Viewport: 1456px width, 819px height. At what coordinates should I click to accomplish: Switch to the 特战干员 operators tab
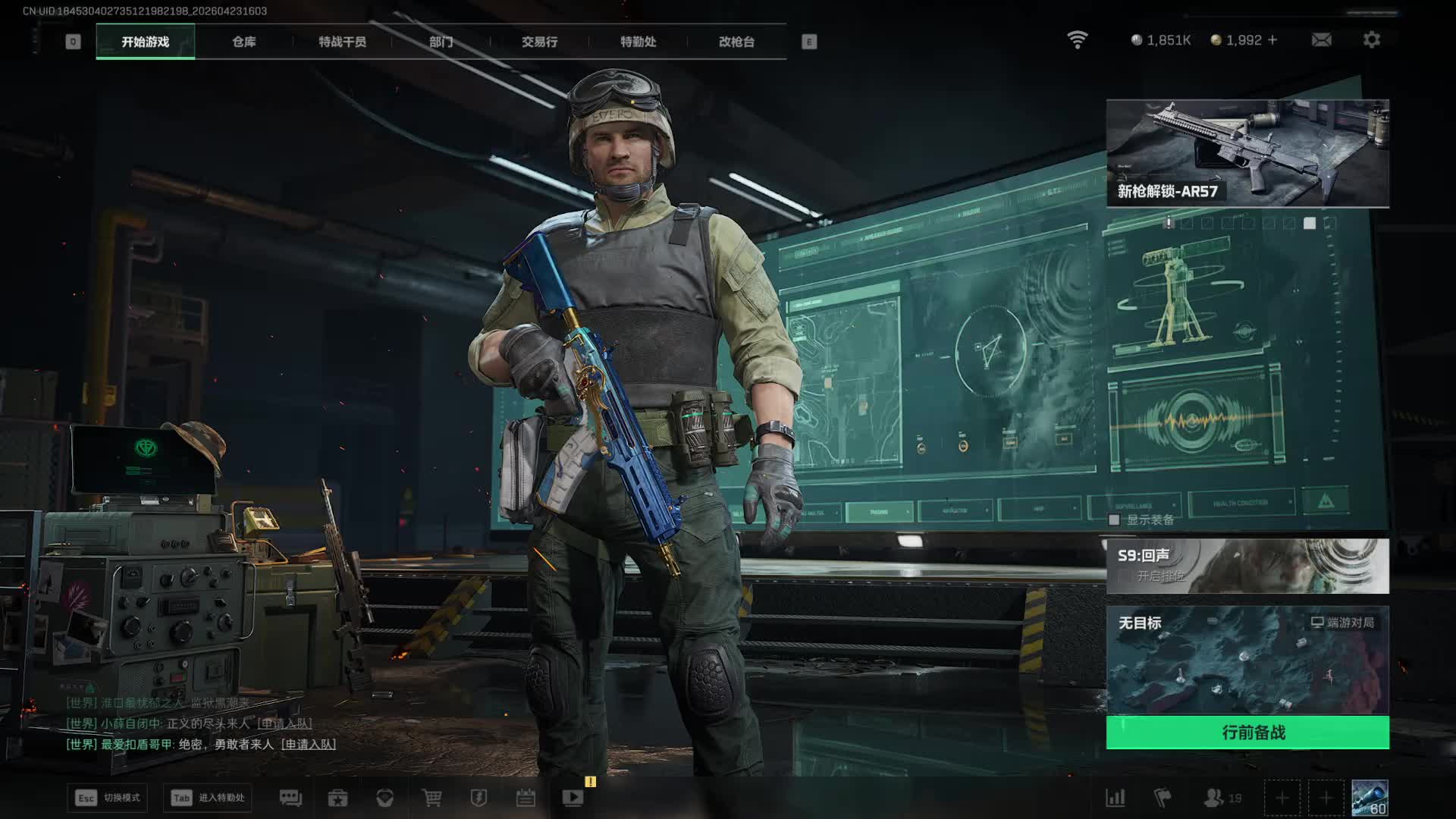tap(342, 42)
